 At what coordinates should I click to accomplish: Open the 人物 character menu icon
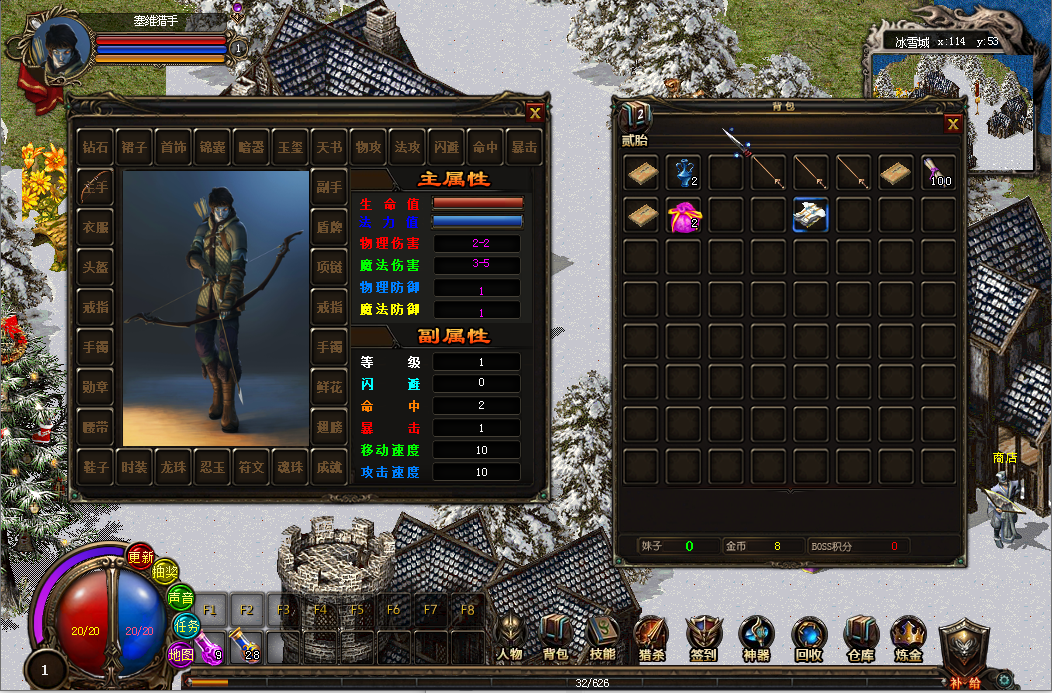(x=509, y=638)
